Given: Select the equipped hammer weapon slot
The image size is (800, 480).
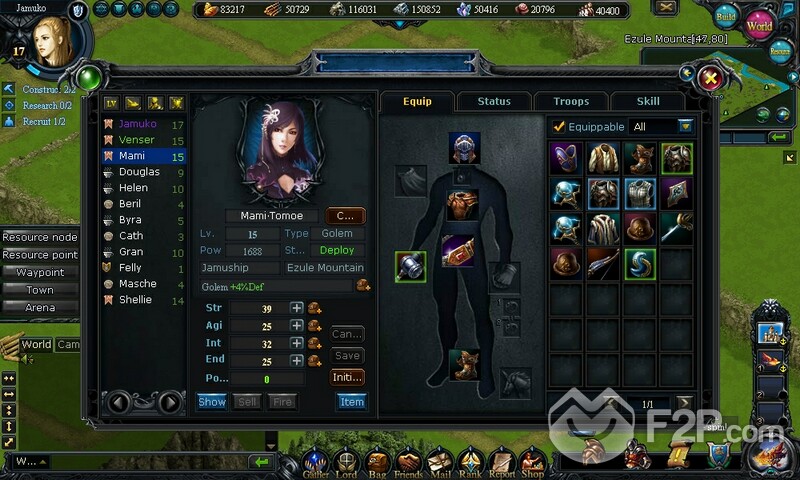Looking at the screenshot, I should (410, 267).
